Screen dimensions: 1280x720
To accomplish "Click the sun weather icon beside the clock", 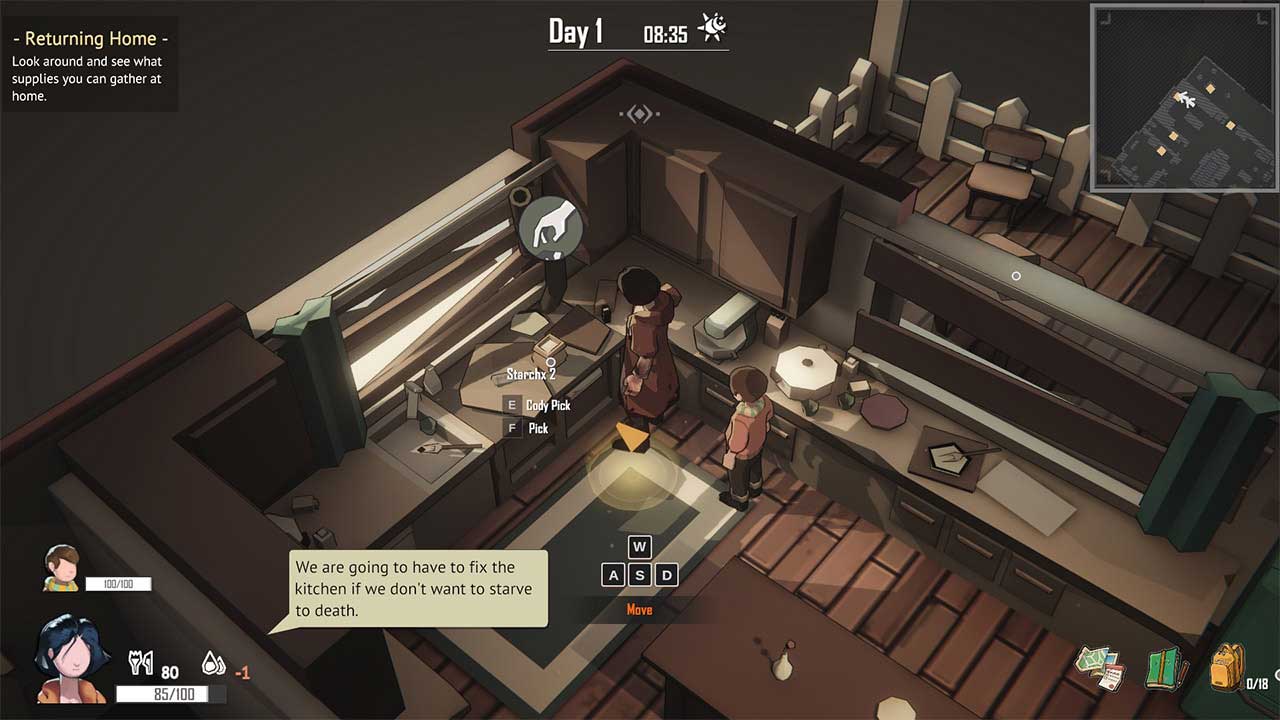I will 713,28.
